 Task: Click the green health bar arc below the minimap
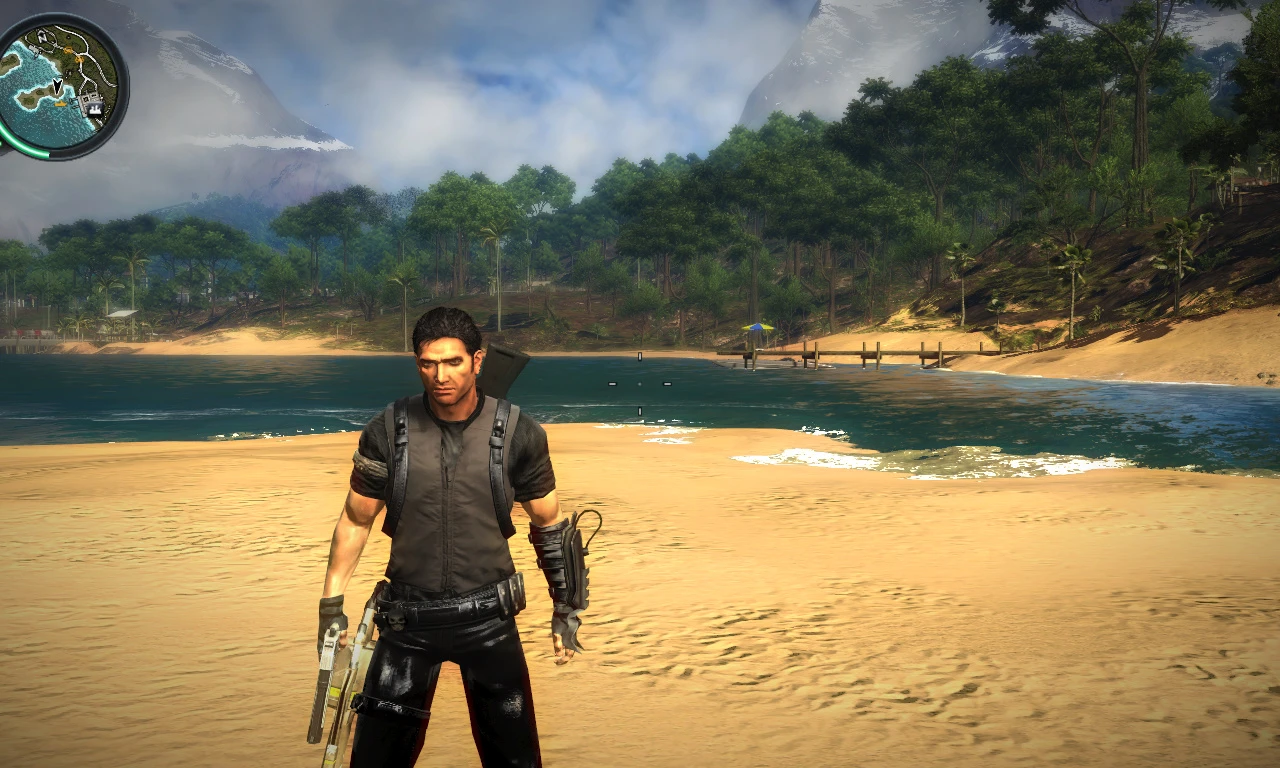pos(25,152)
